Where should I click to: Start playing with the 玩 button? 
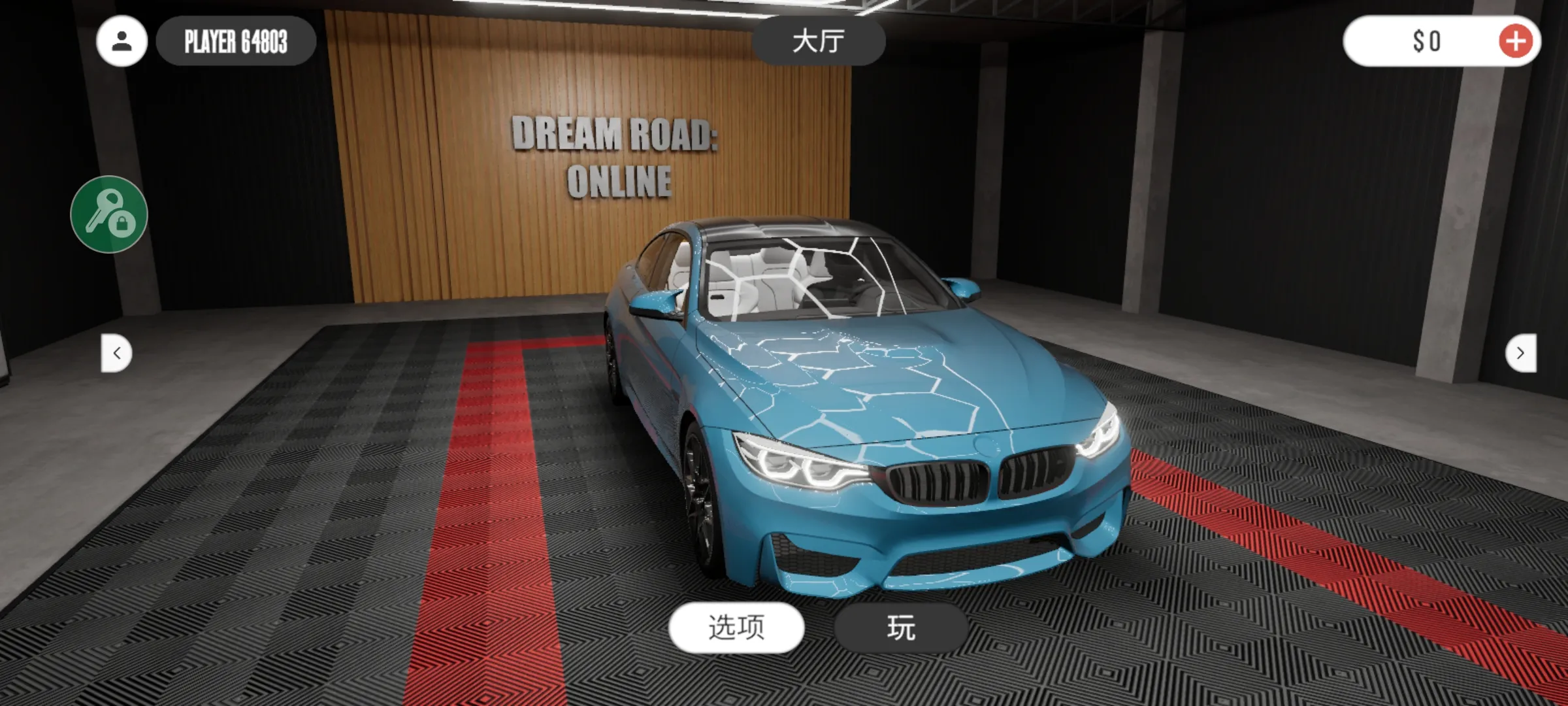[901, 628]
